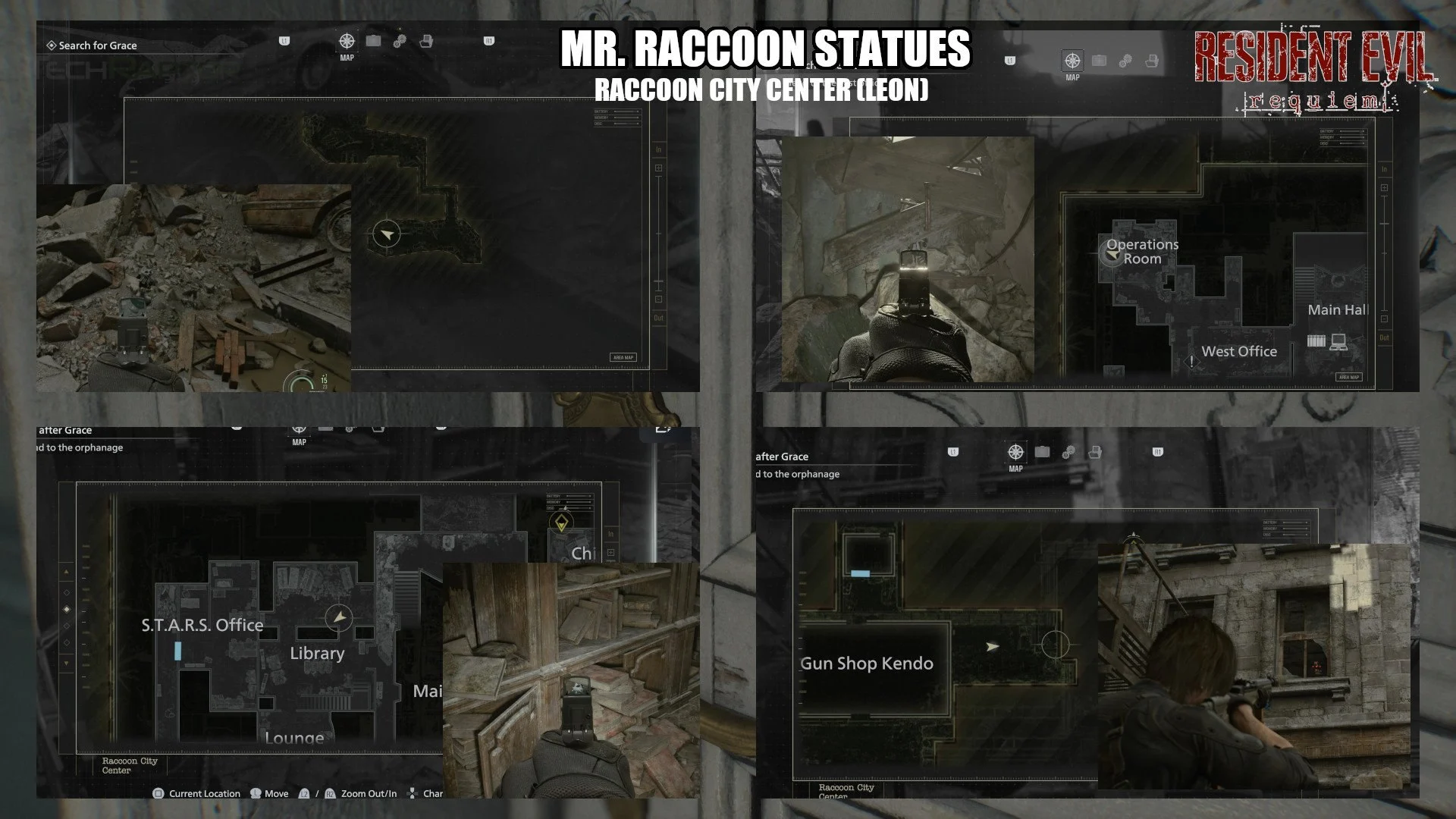Click the yellow diamond objective marker
Screen dimensions: 1456x819
click(x=560, y=522)
